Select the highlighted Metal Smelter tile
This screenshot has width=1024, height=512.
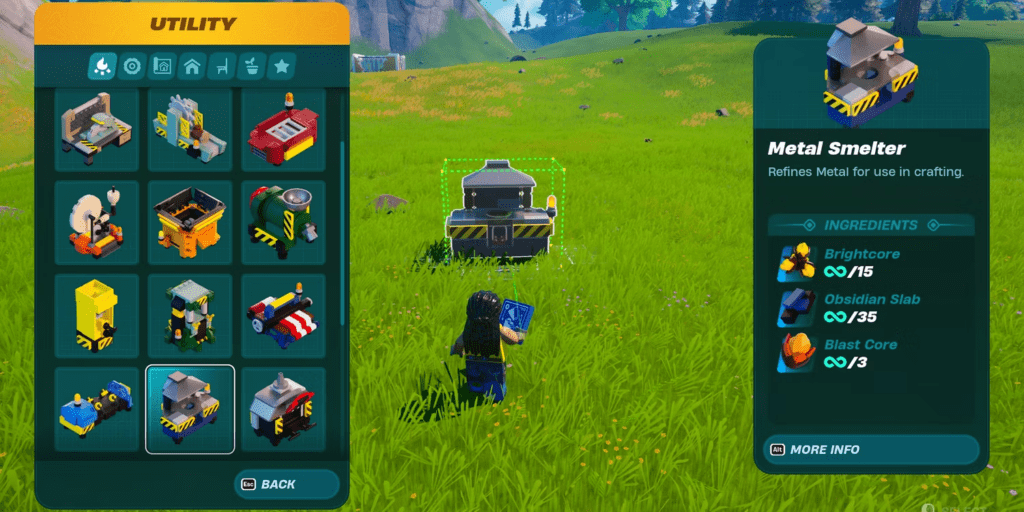(190, 409)
